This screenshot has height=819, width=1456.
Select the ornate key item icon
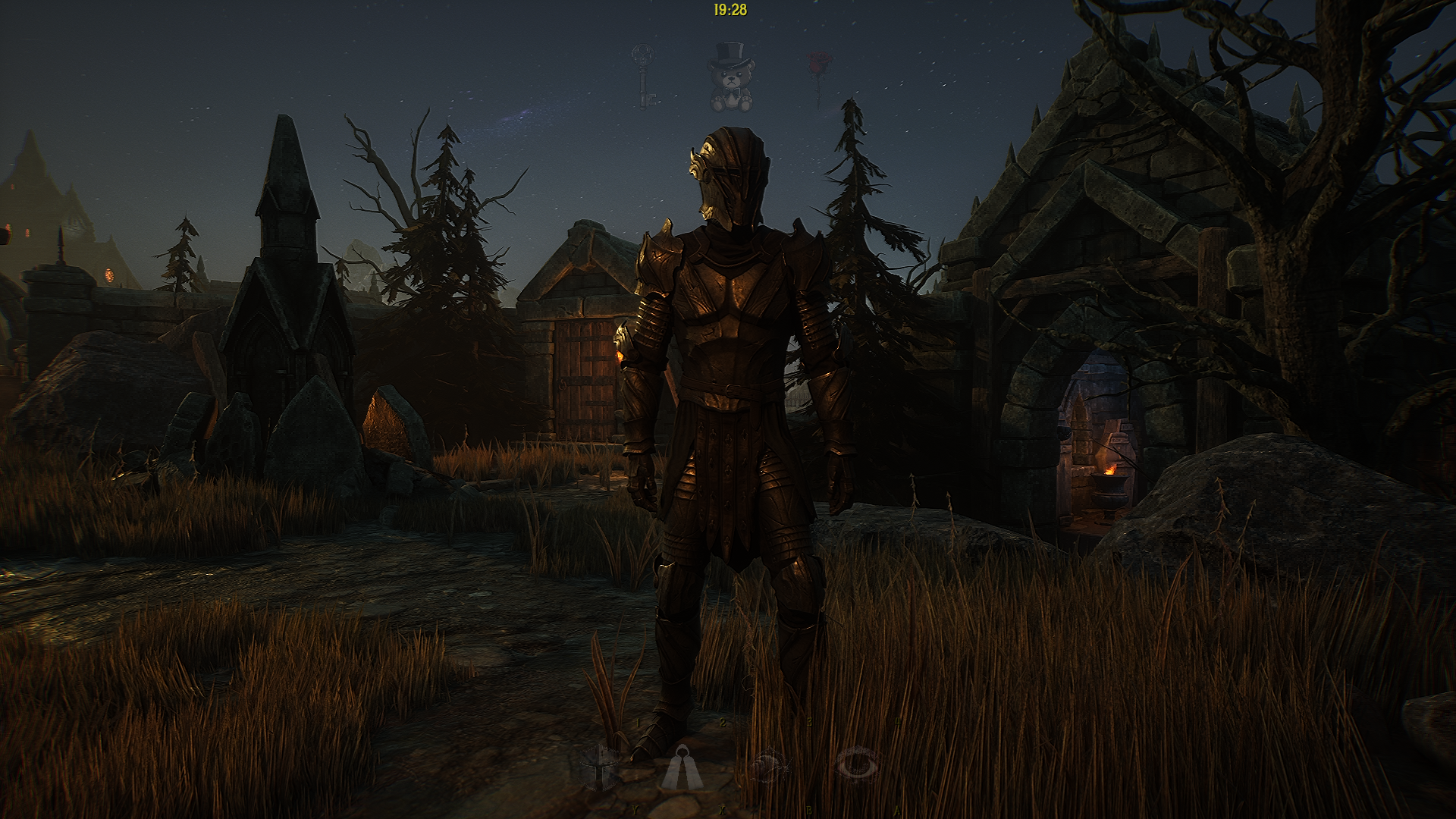[x=645, y=76]
